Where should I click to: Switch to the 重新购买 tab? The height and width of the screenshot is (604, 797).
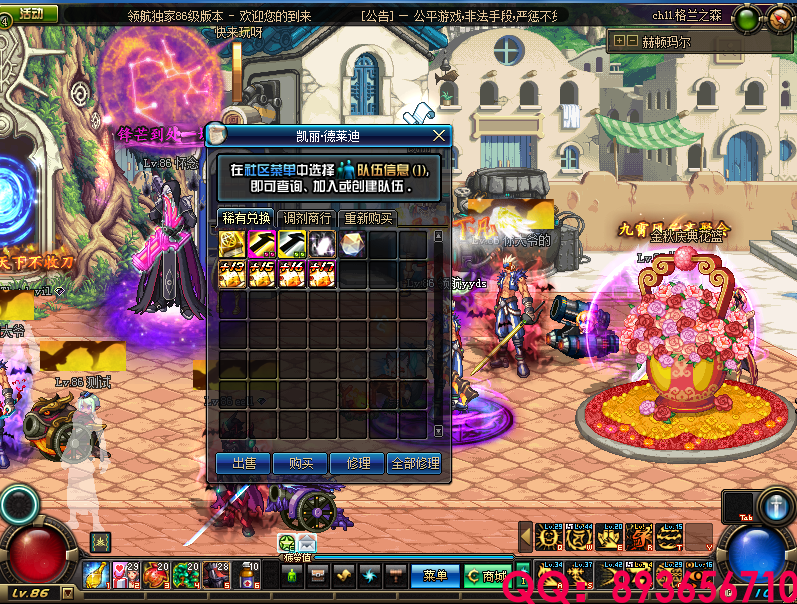pos(369,218)
